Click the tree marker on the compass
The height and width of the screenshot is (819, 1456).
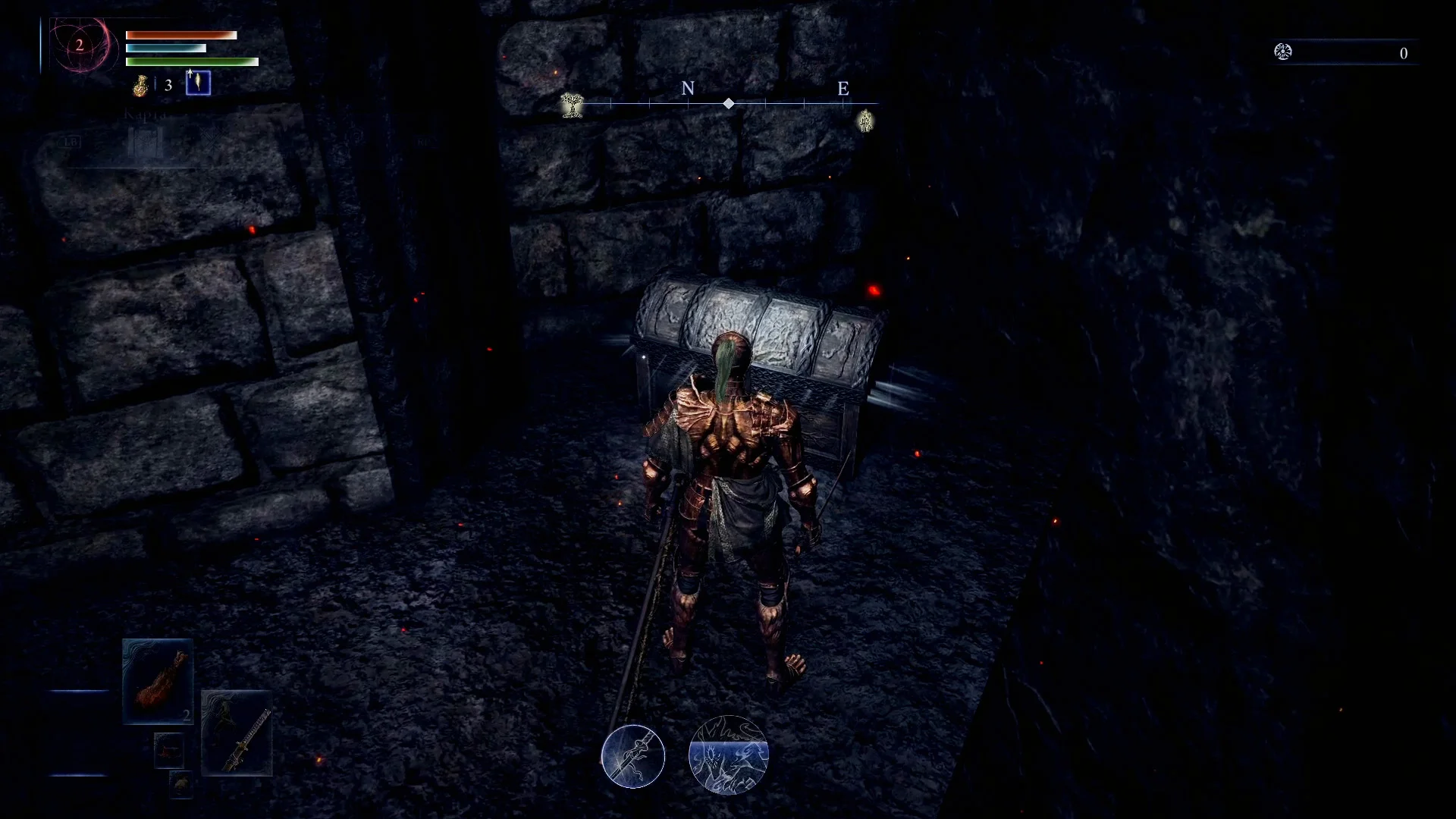click(x=573, y=105)
